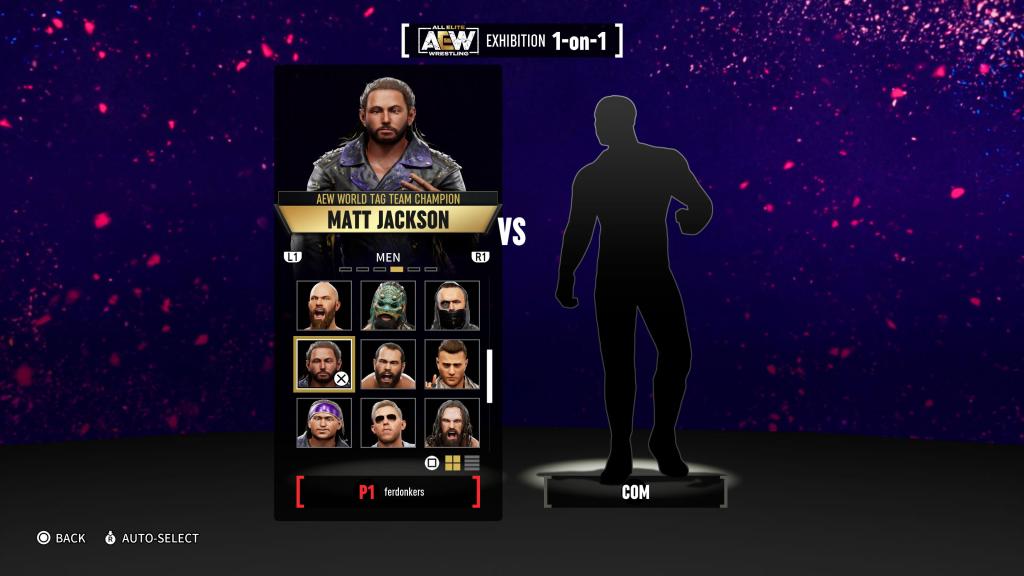Click the MEN roster category label
The height and width of the screenshot is (576, 1024).
point(388,257)
